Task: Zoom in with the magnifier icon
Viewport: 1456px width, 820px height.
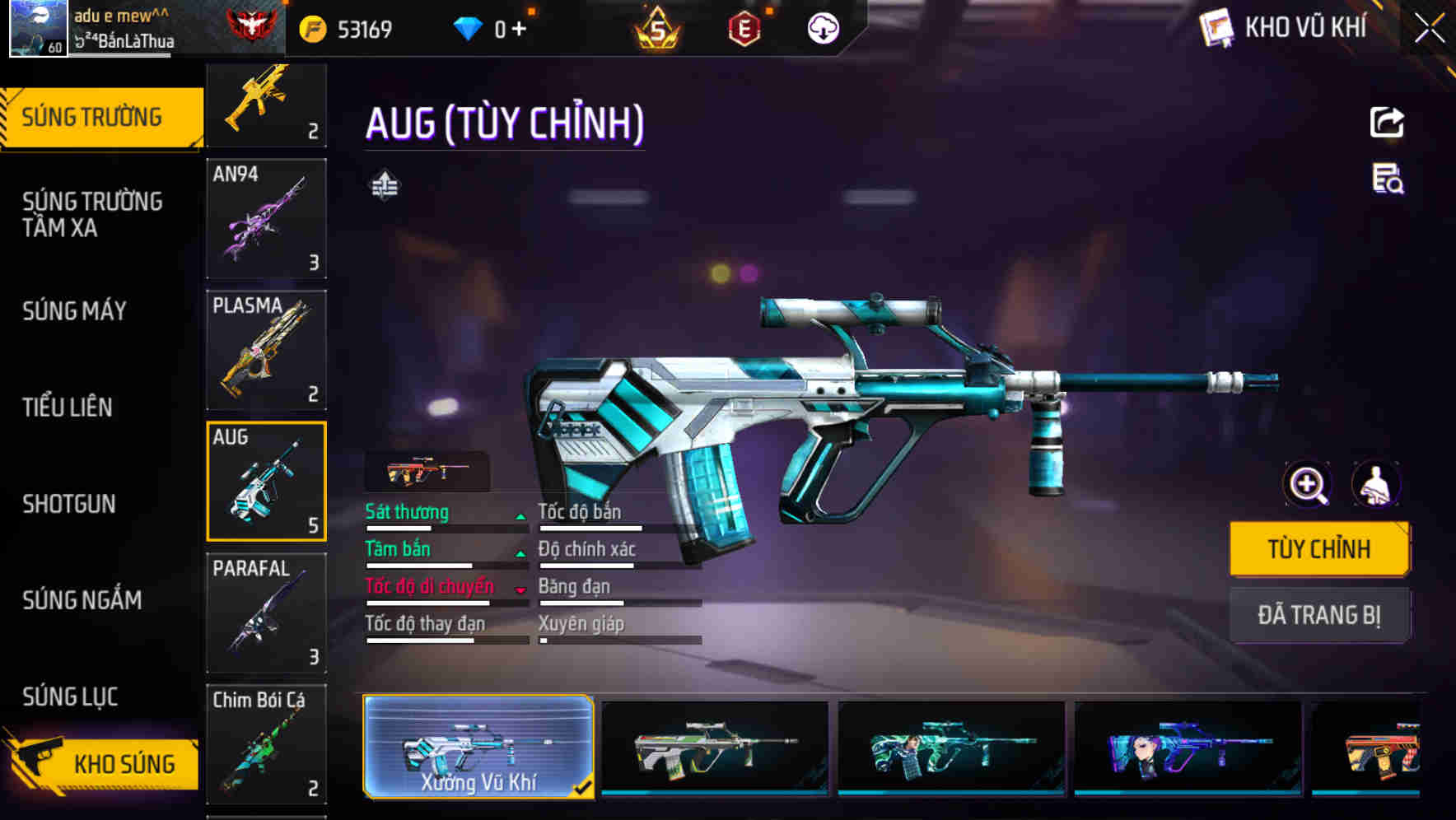Action: click(1308, 484)
